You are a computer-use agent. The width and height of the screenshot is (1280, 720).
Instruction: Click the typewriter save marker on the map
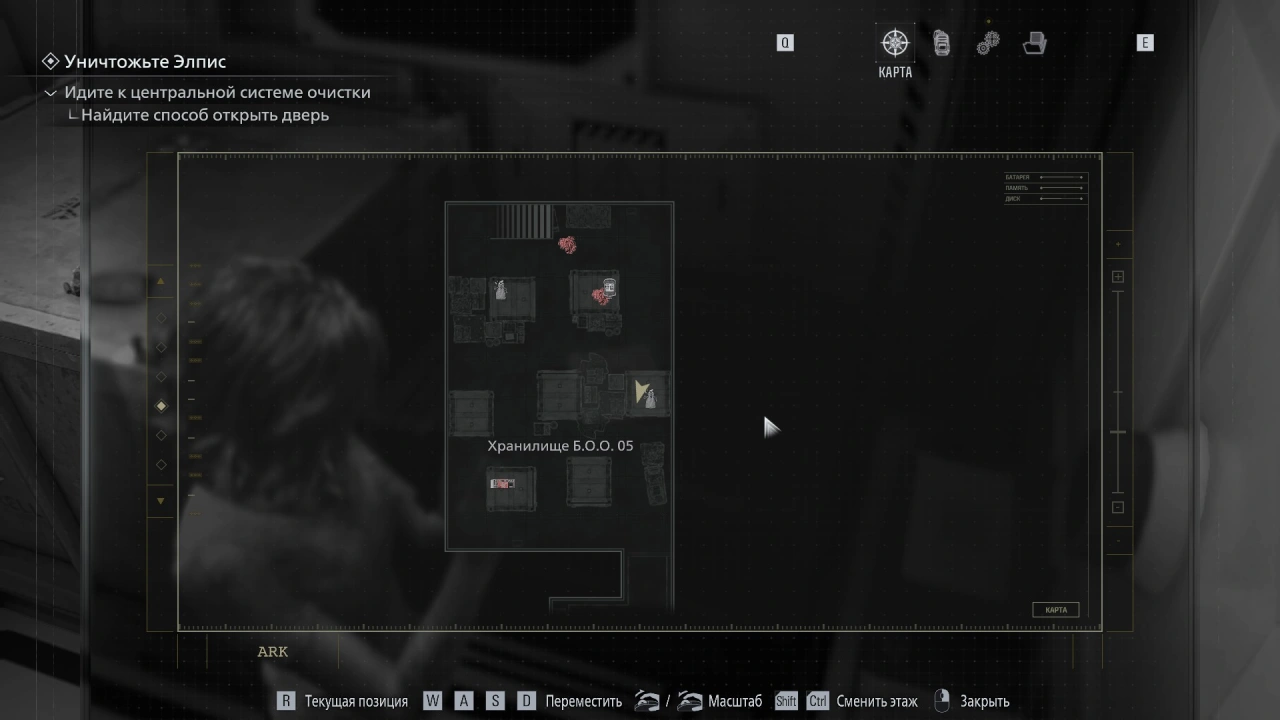[608, 287]
